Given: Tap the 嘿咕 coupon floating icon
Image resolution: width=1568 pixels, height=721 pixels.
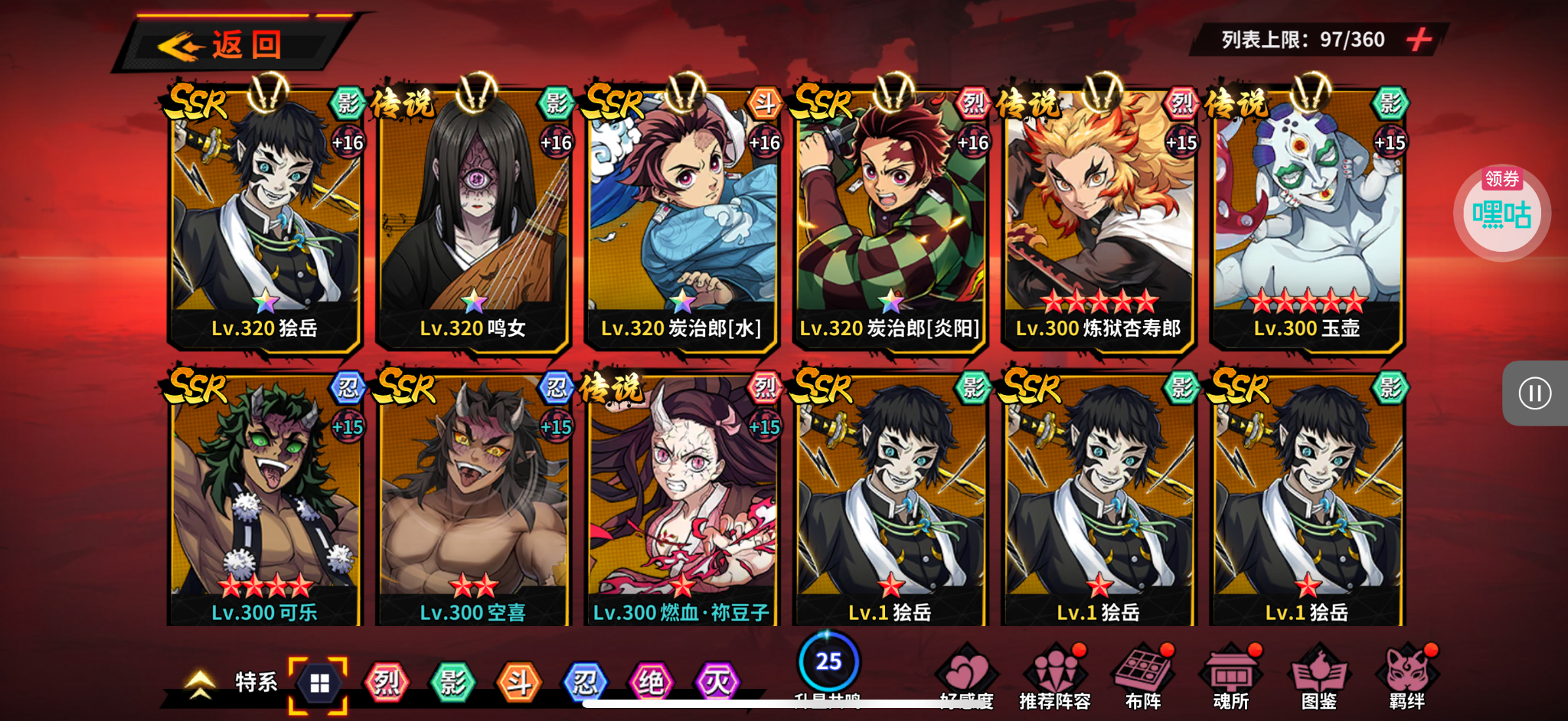Looking at the screenshot, I should 1501,212.
